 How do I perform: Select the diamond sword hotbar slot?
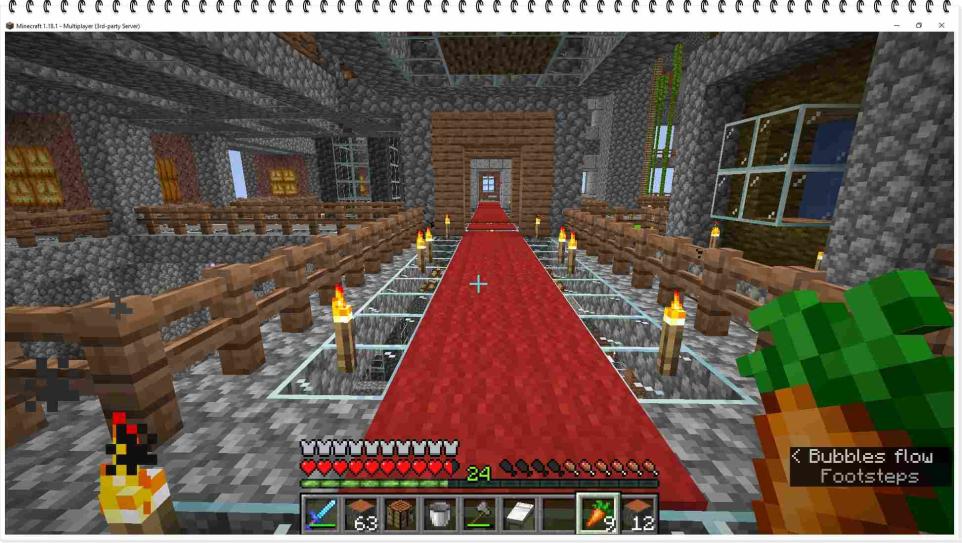321,514
